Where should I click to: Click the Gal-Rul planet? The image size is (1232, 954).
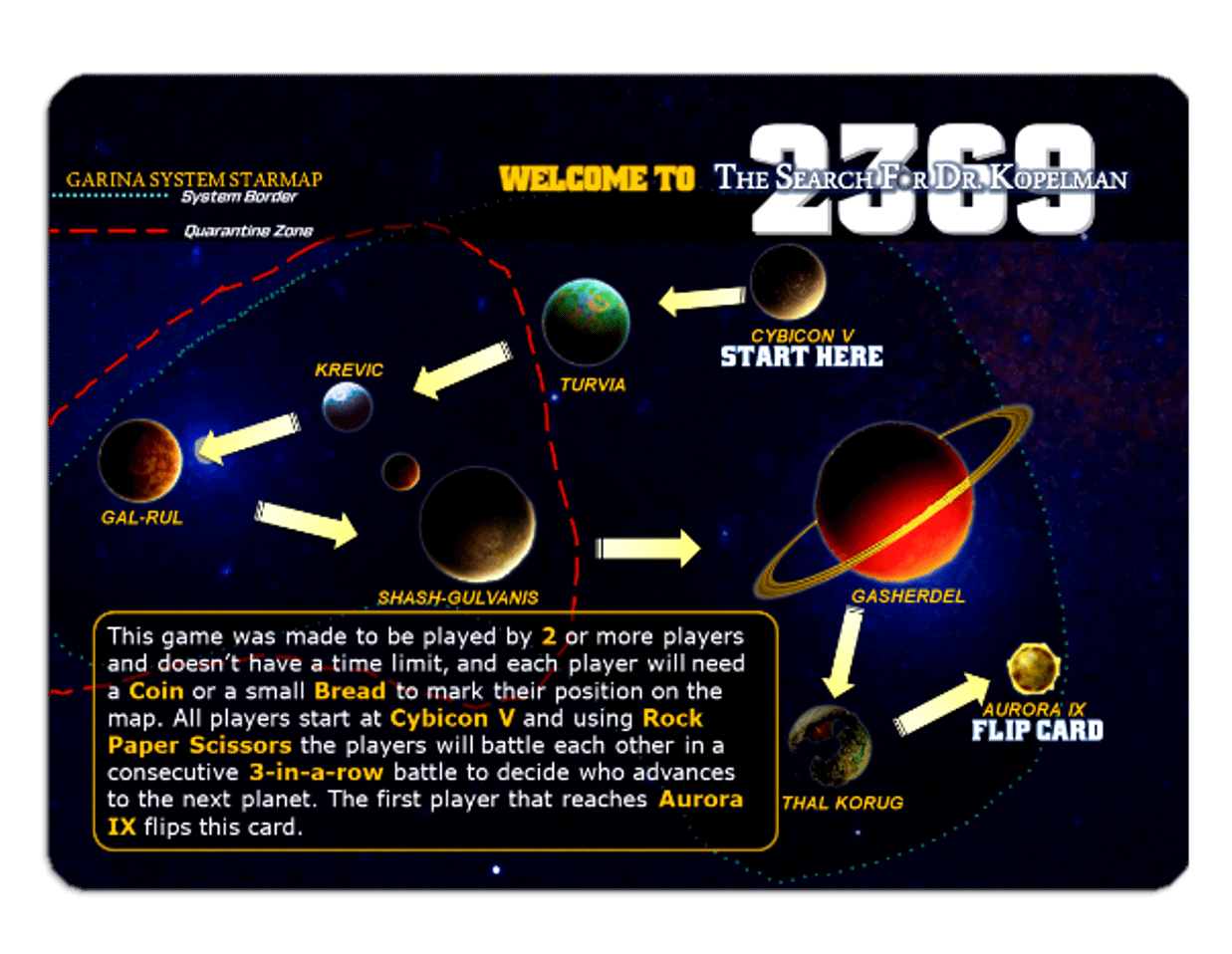point(140,461)
